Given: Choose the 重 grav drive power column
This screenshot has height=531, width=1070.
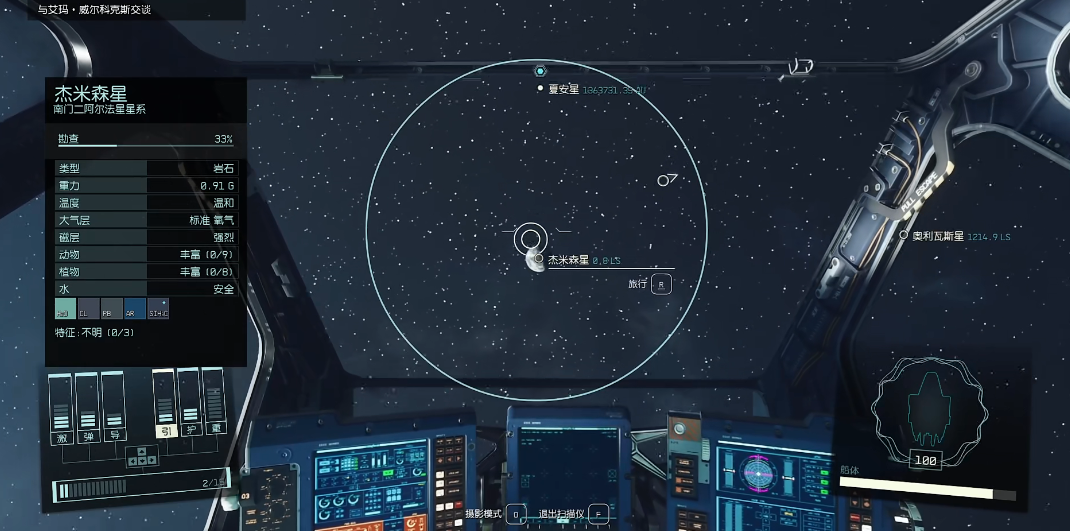Looking at the screenshot, I should [x=213, y=404].
